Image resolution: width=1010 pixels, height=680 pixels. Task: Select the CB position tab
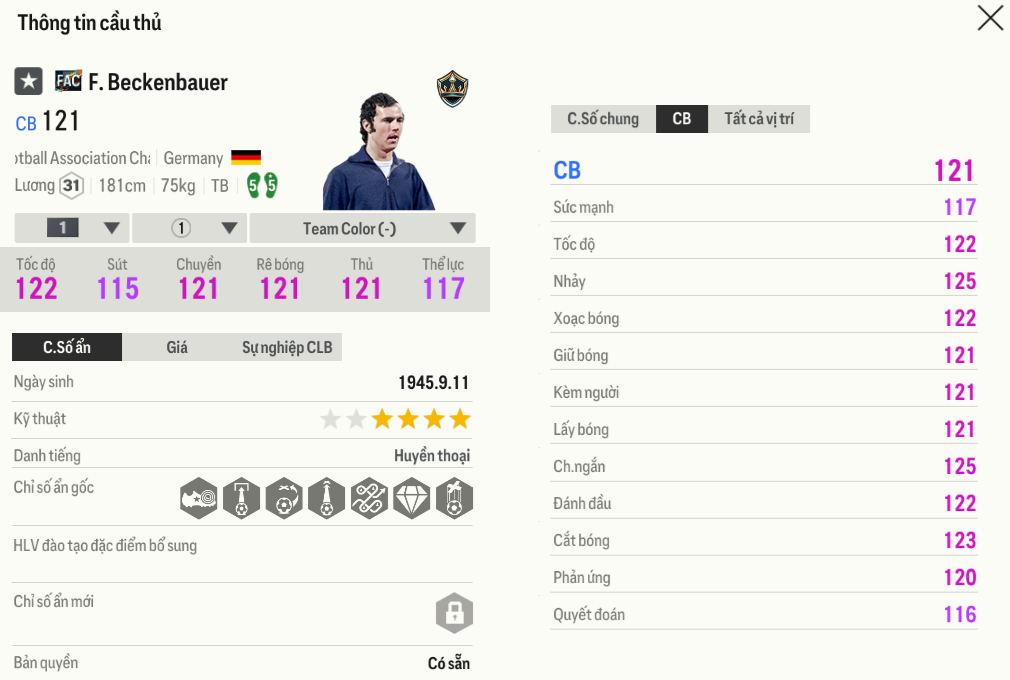[681, 119]
